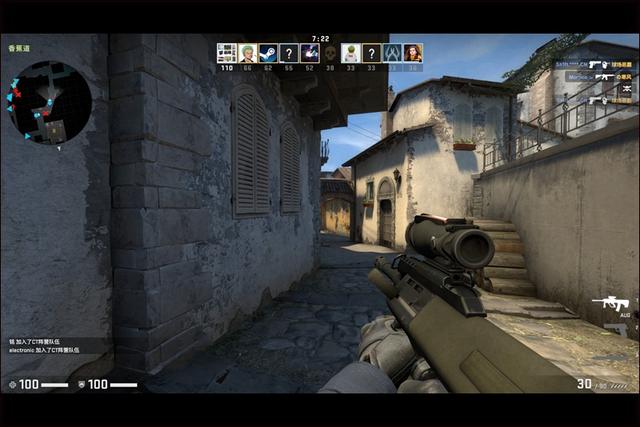Select the red-haired woman player avatar
The height and width of the screenshot is (427, 640).
coord(413,53)
